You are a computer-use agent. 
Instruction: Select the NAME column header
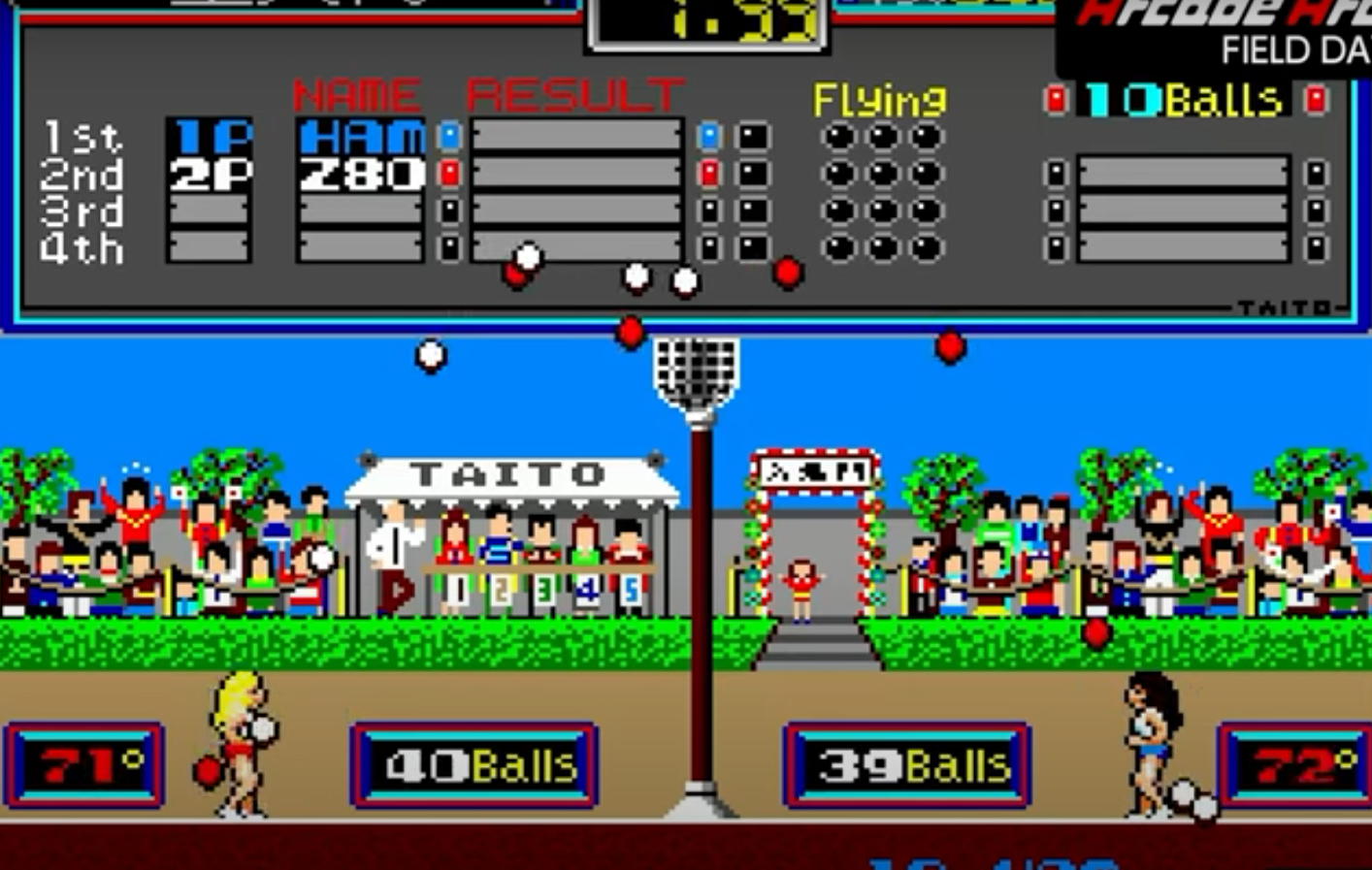[x=355, y=94]
